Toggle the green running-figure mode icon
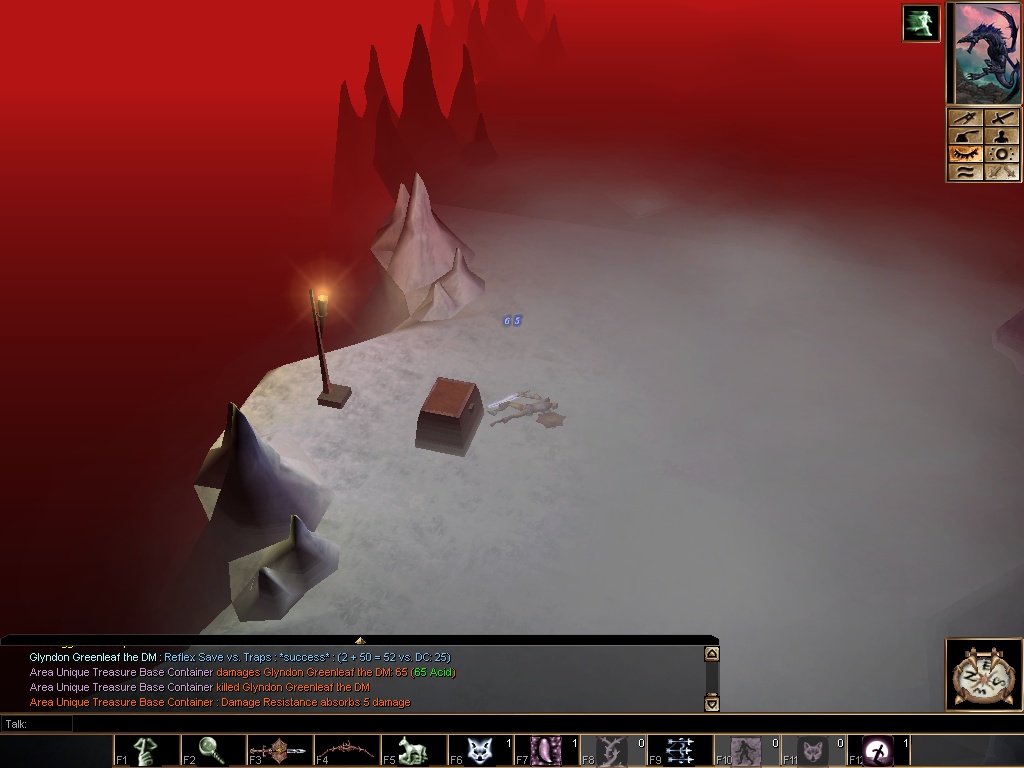The height and width of the screenshot is (768, 1024). click(x=921, y=23)
